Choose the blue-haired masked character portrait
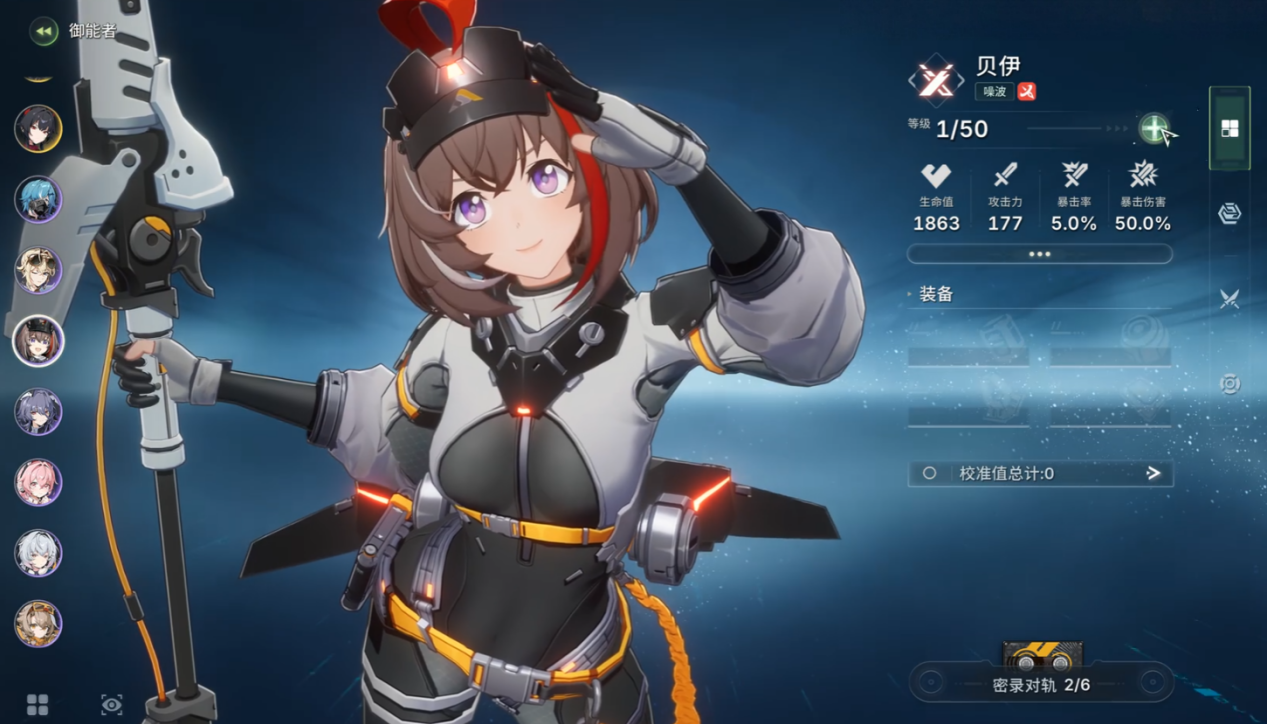 coord(38,199)
